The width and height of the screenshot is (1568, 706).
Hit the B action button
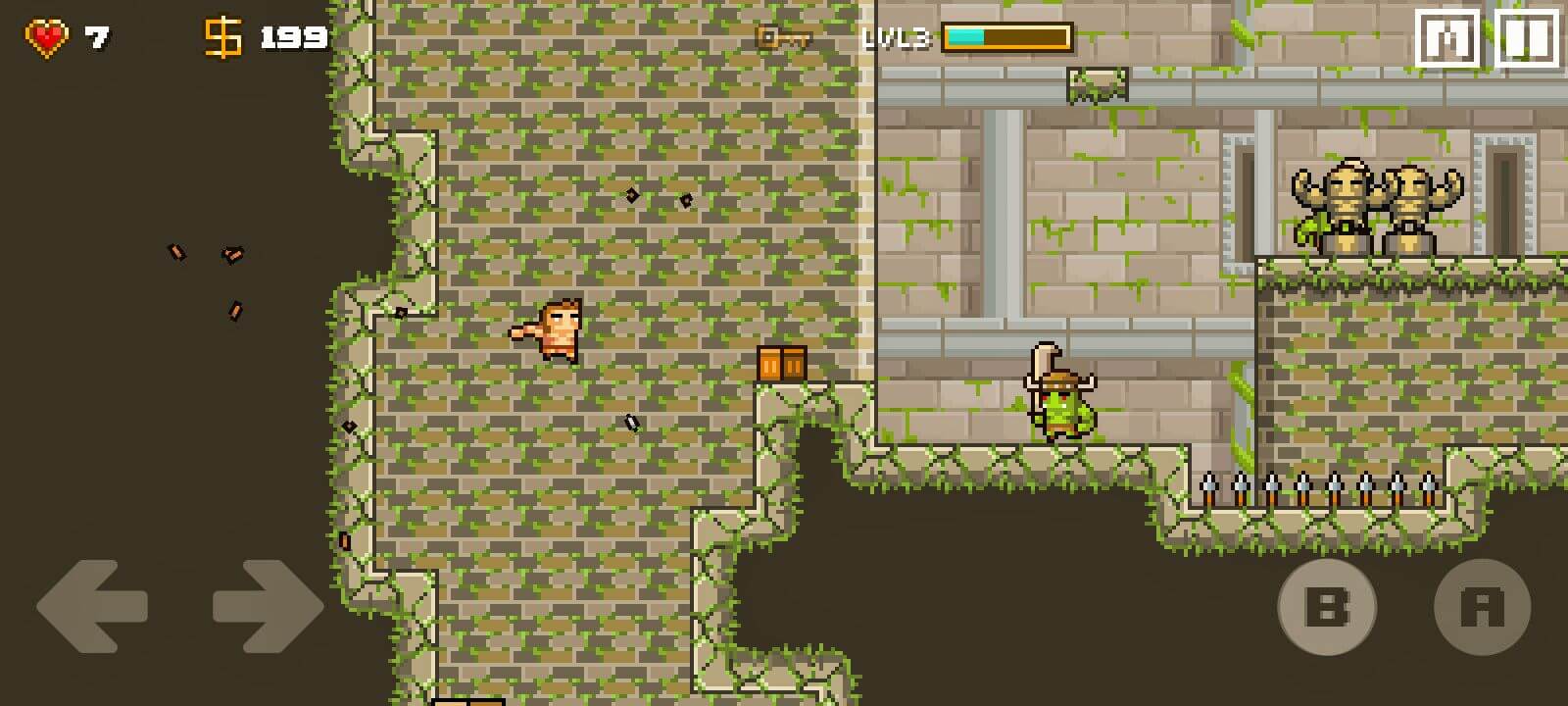1326,607
